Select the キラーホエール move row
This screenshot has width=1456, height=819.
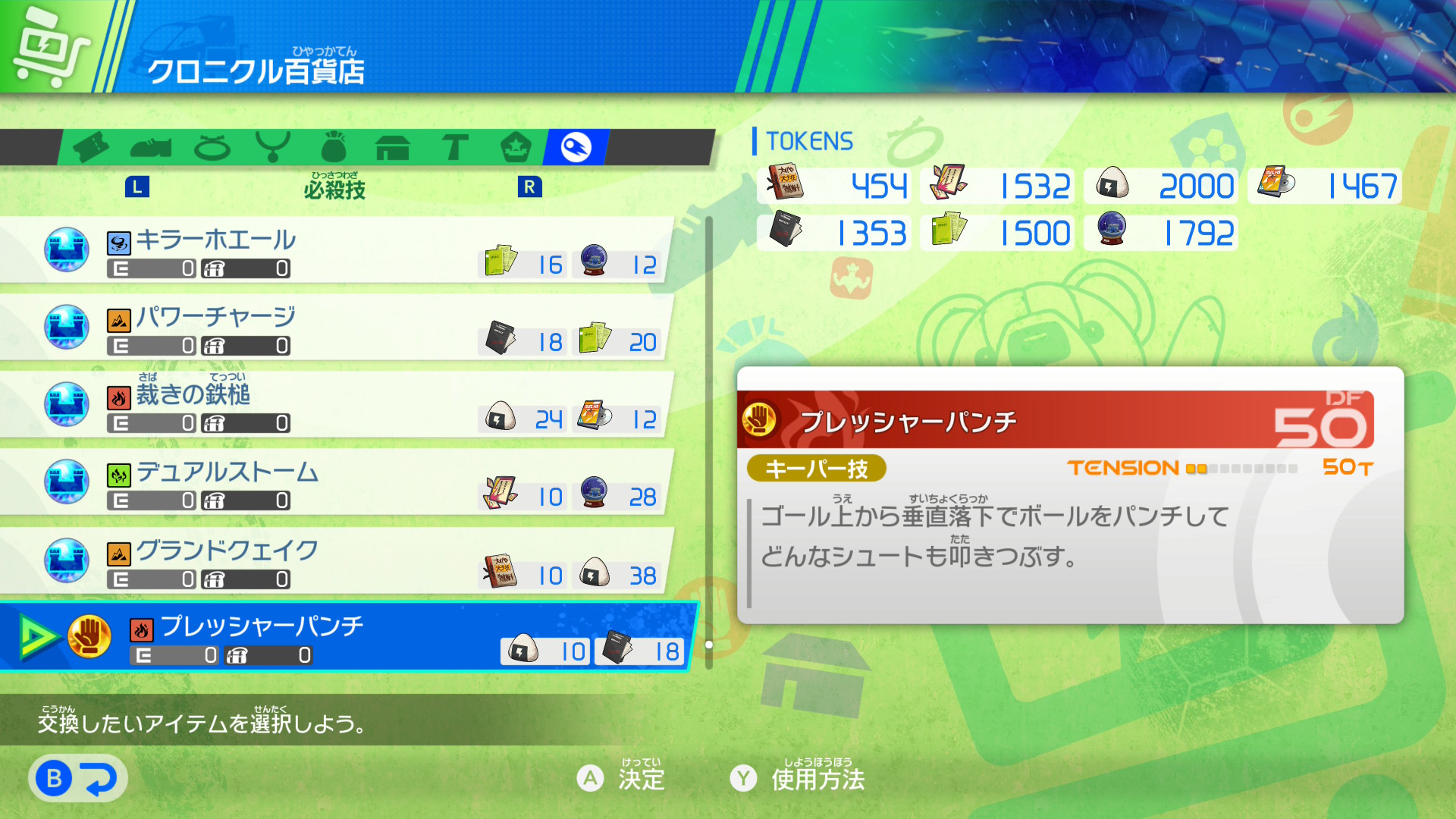point(334,251)
